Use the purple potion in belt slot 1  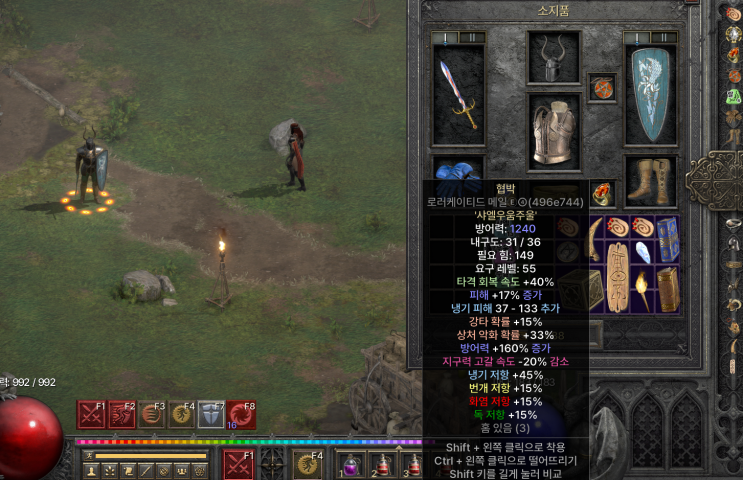point(351,465)
